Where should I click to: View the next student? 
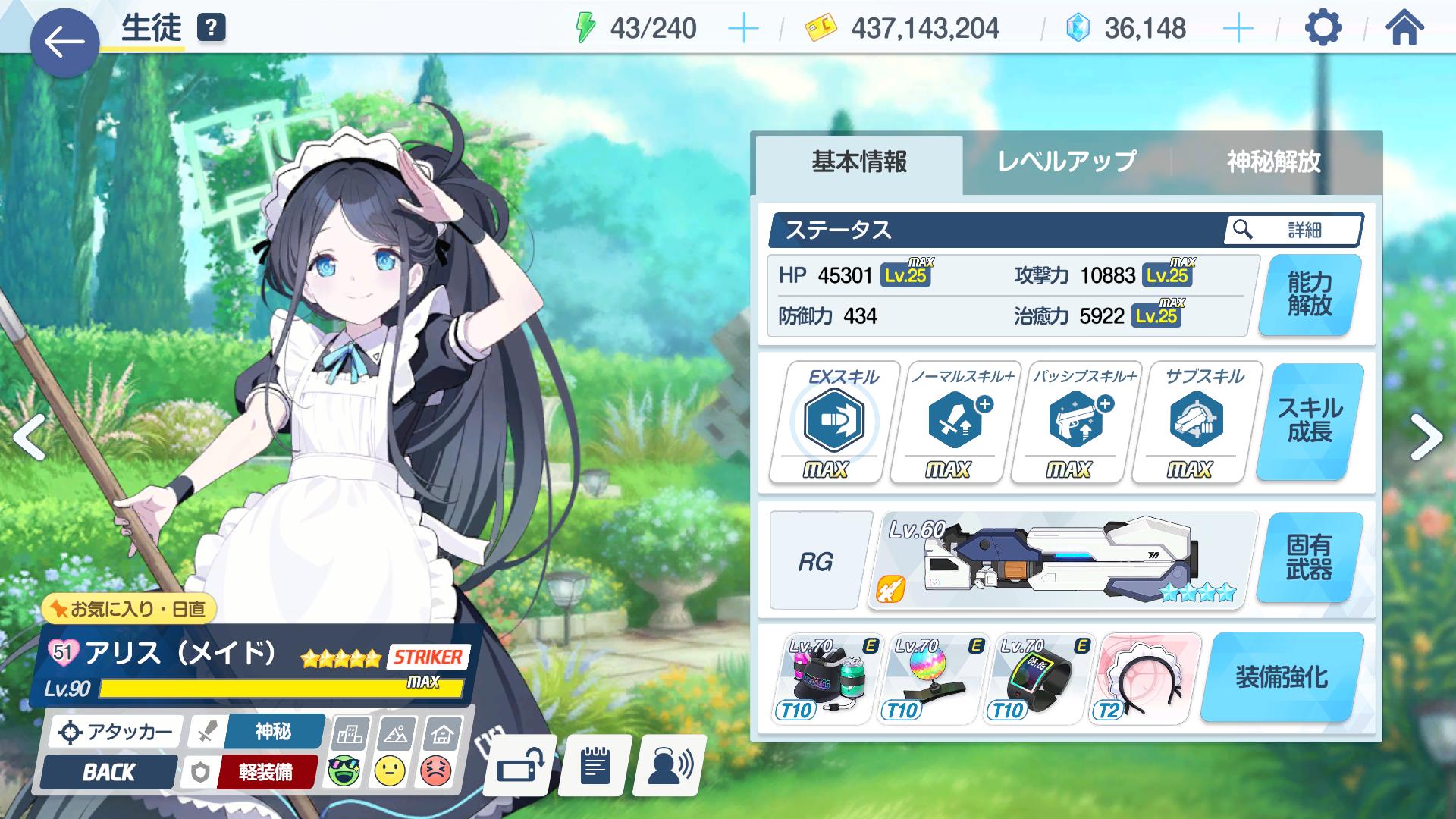tap(1425, 438)
